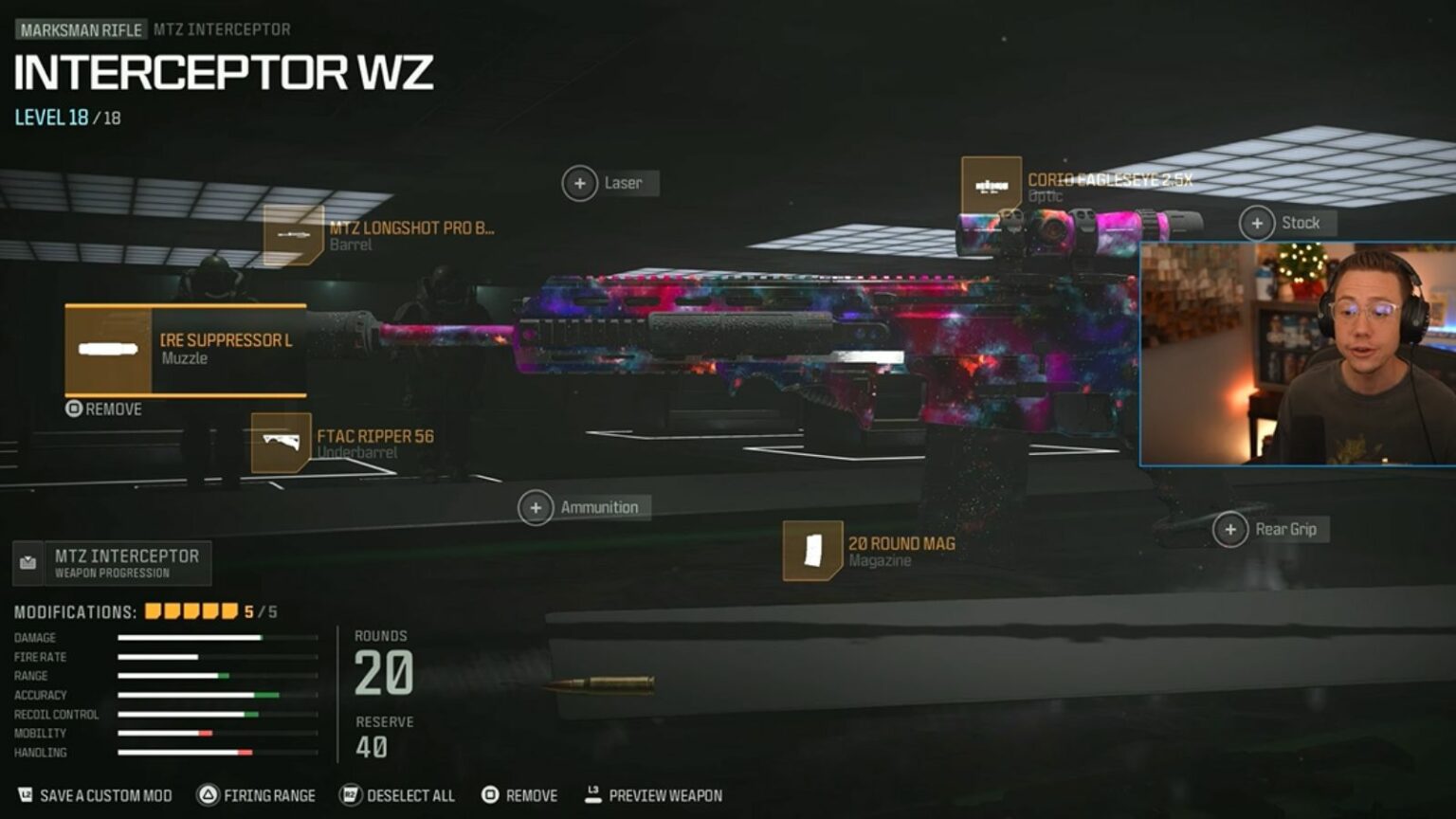Click the Marksman Rifle category label
This screenshot has width=1456, height=819.
coord(80,29)
